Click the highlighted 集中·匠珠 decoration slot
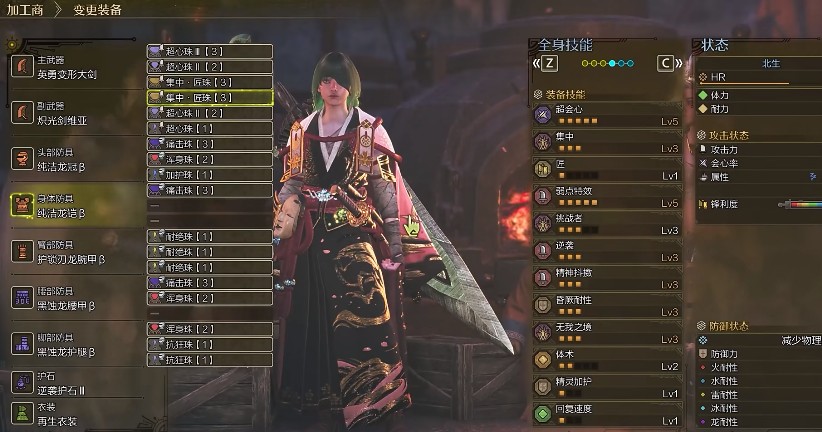 click(209, 97)
